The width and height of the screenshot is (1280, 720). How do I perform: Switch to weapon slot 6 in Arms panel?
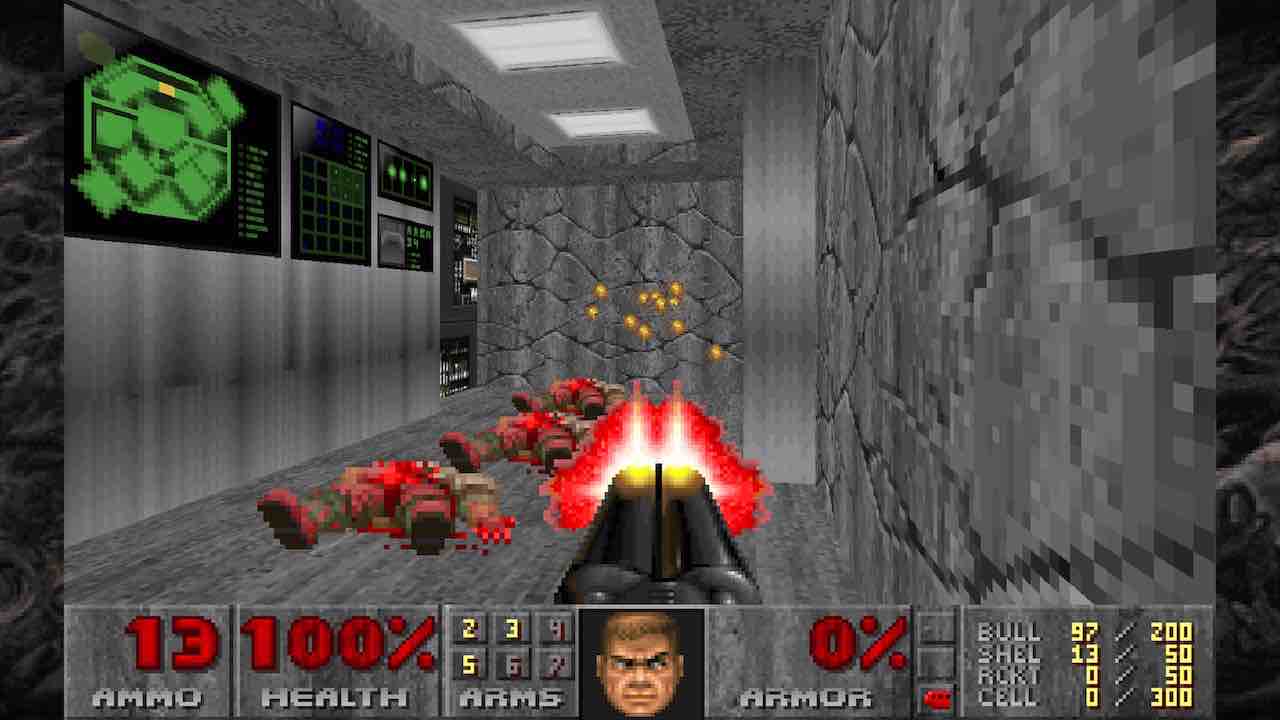pos(511,663)
